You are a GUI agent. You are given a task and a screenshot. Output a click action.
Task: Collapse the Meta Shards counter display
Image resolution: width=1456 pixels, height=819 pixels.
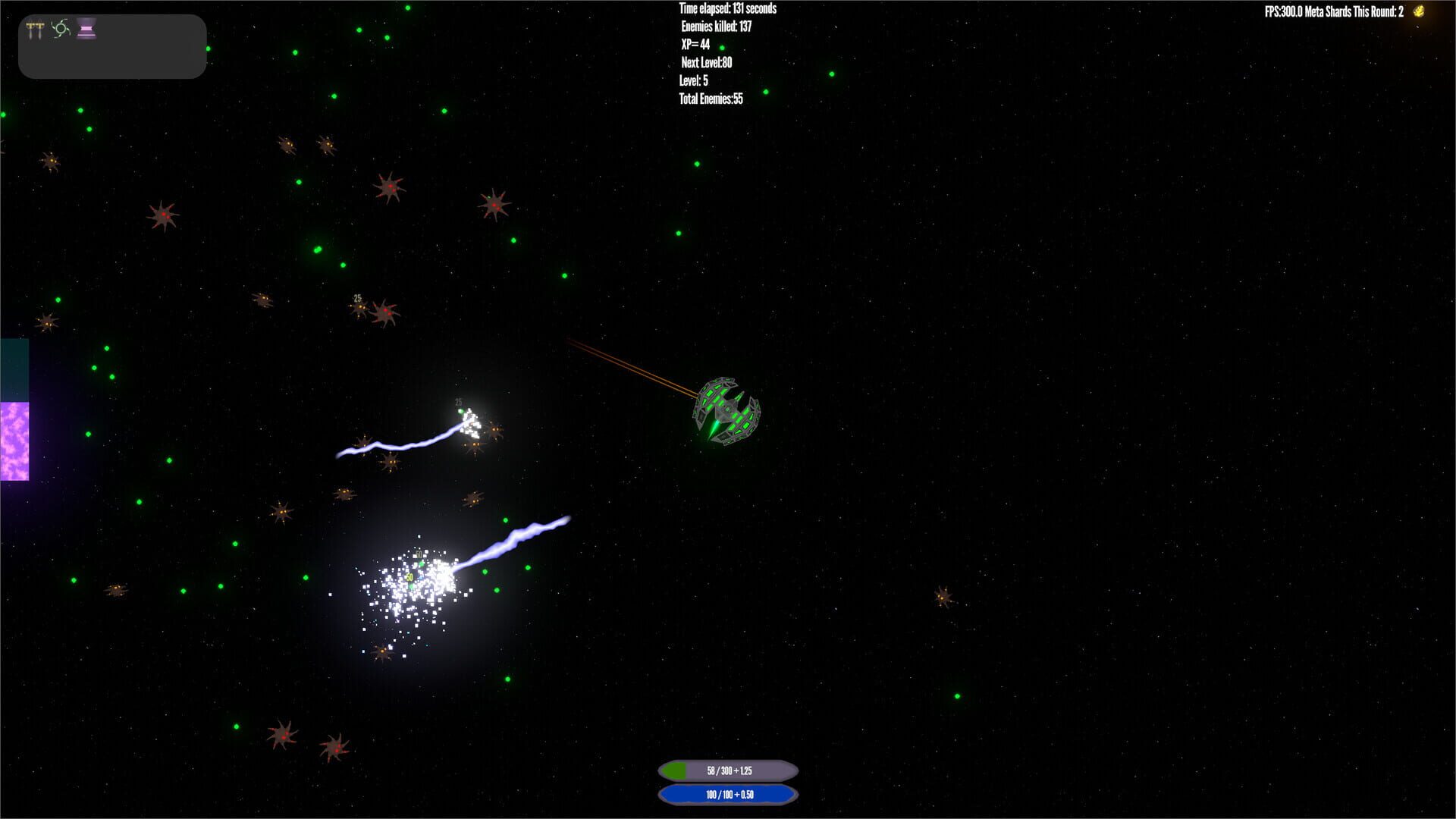click(x=1357, y=11)
